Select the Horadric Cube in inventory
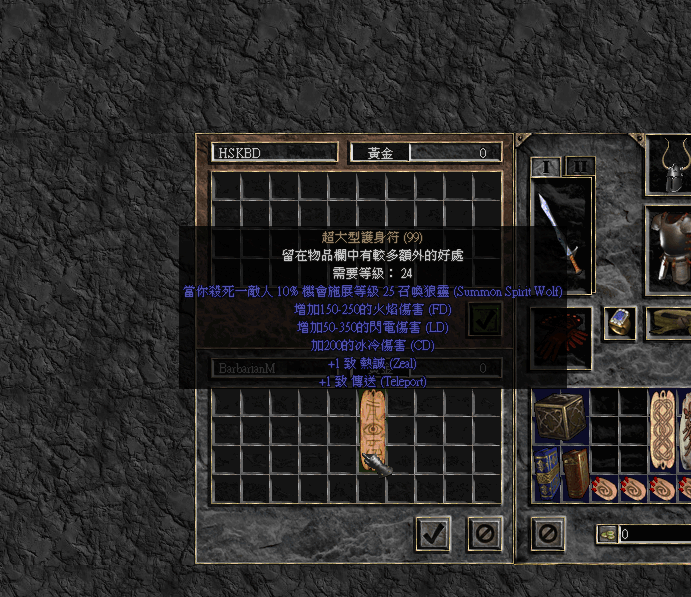Viewport: 691px width, 597px height. 561,417
